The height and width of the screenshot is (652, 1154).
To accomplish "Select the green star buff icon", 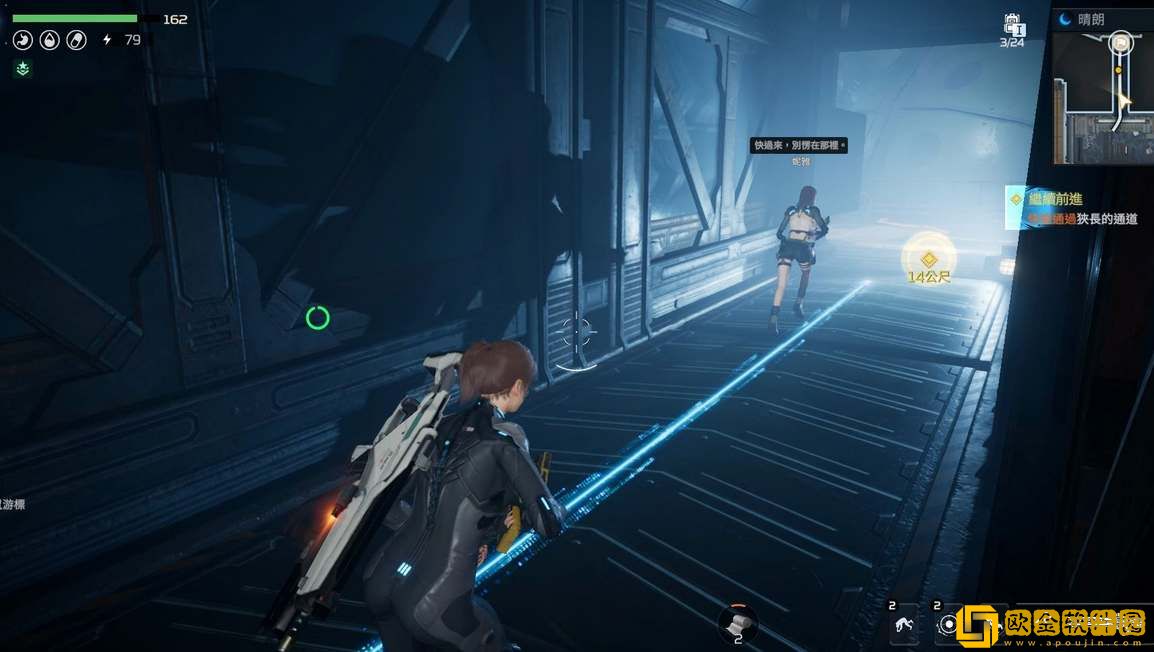I will coord(22,69).
